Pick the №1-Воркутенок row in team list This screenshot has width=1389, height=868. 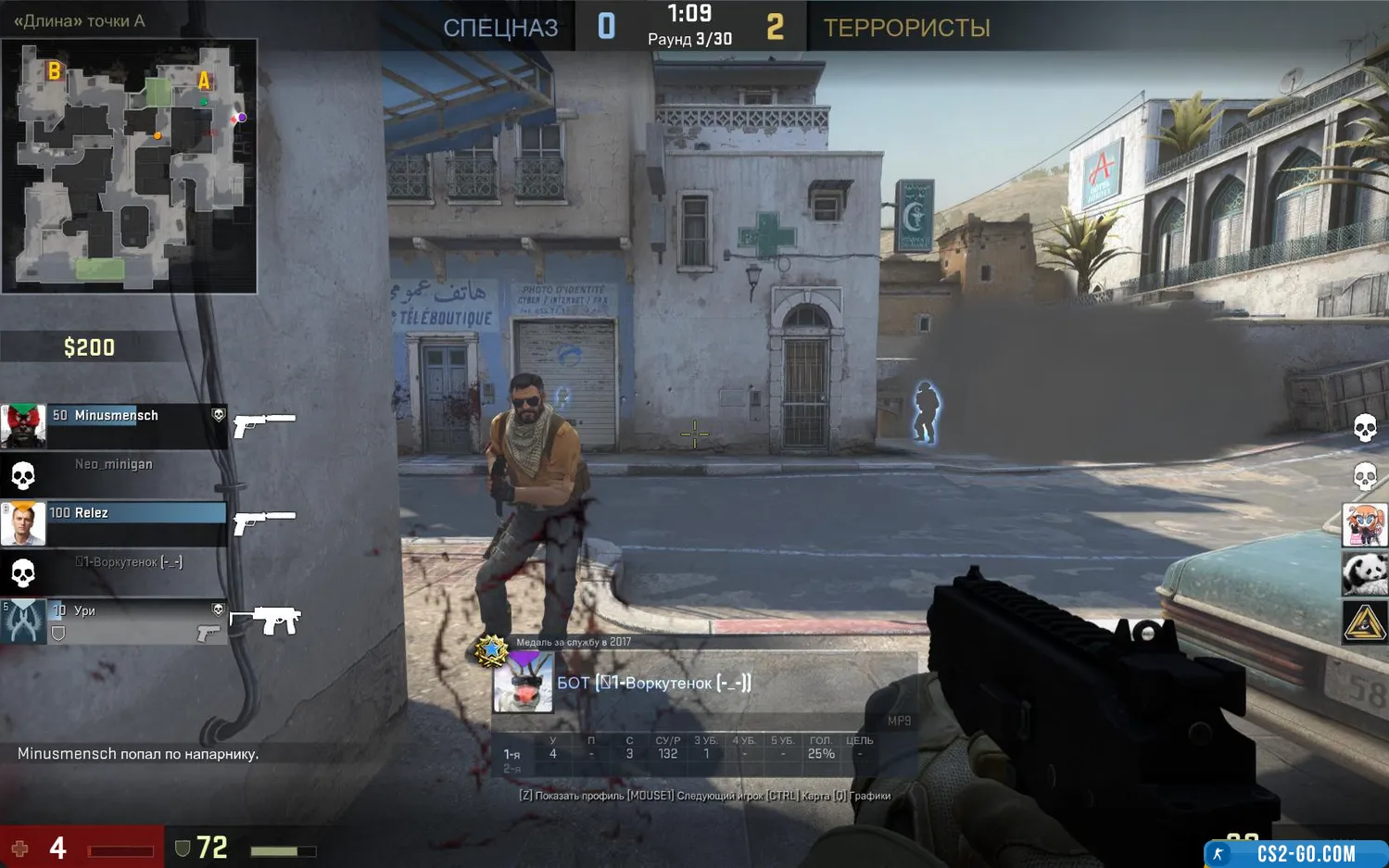(x=128, y=562)
